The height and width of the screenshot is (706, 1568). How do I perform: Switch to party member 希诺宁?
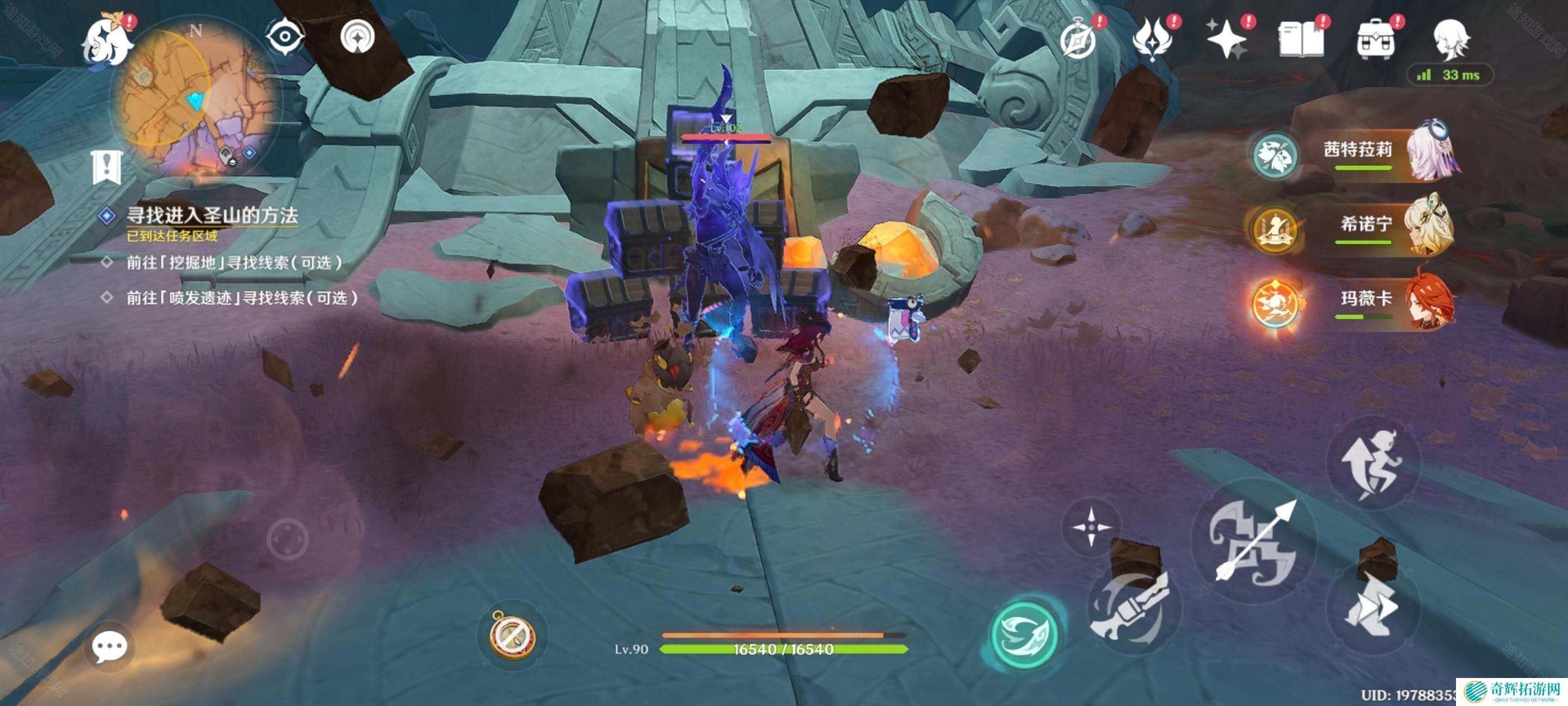1376,226
